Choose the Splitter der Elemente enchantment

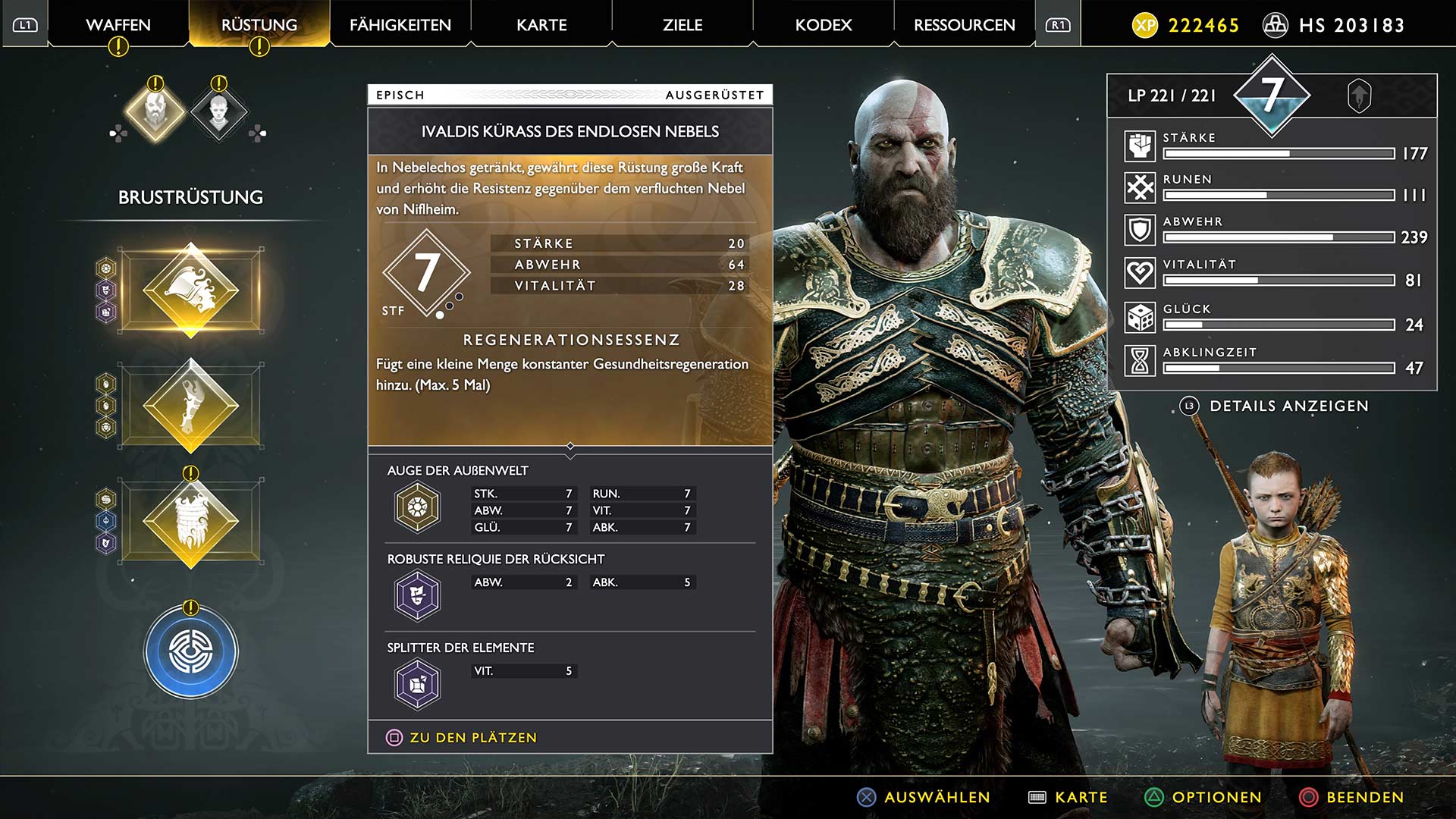pos(417,684)
